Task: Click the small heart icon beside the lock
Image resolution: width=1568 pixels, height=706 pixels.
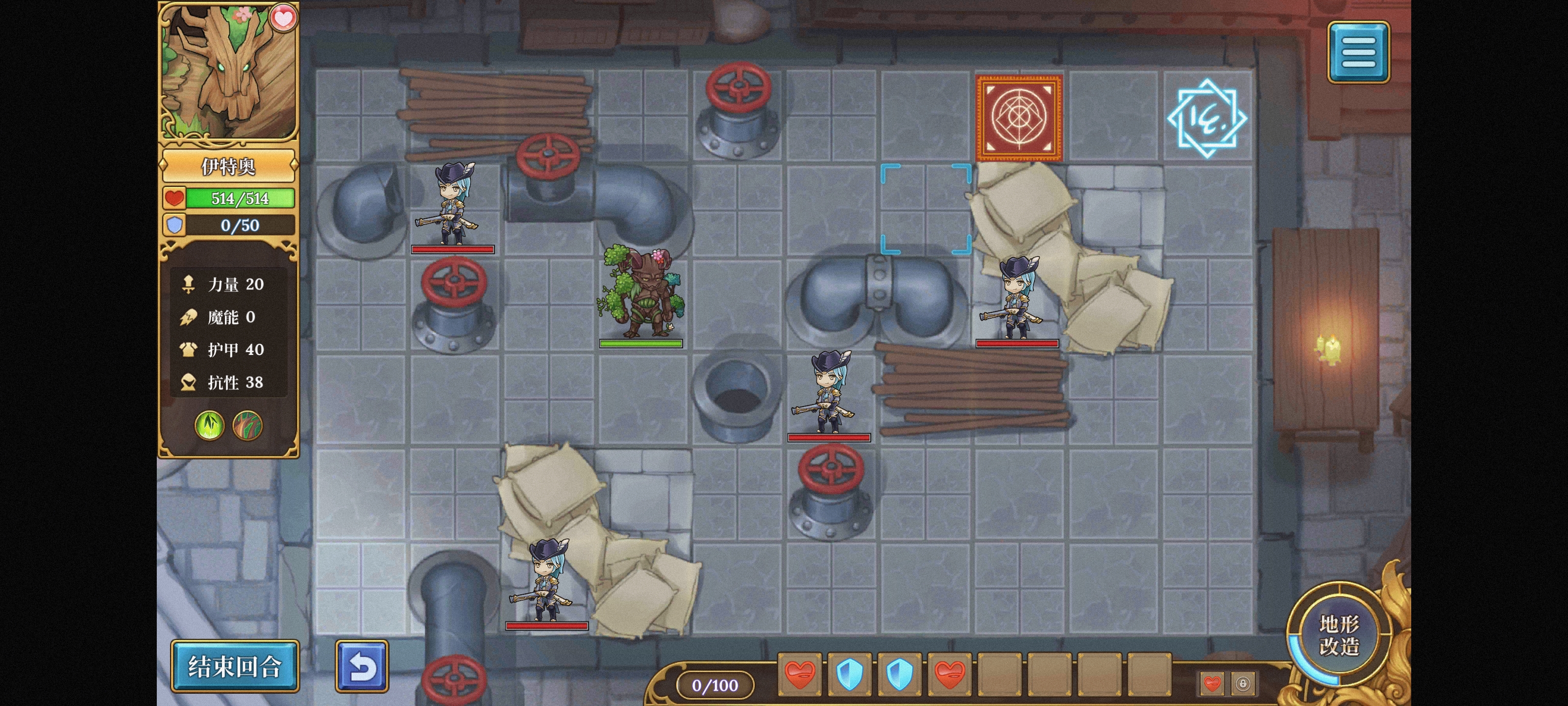Action: click(1211, 683)
